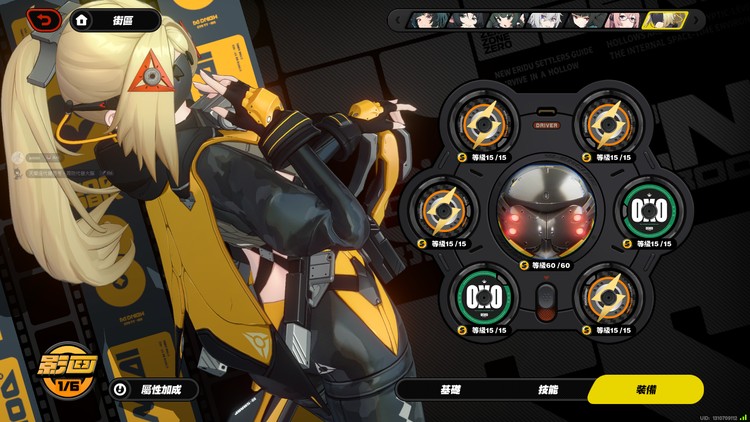Open the 屬性加成 attribute bonus panel
750x422 pixels.
(x=155, y=390)
